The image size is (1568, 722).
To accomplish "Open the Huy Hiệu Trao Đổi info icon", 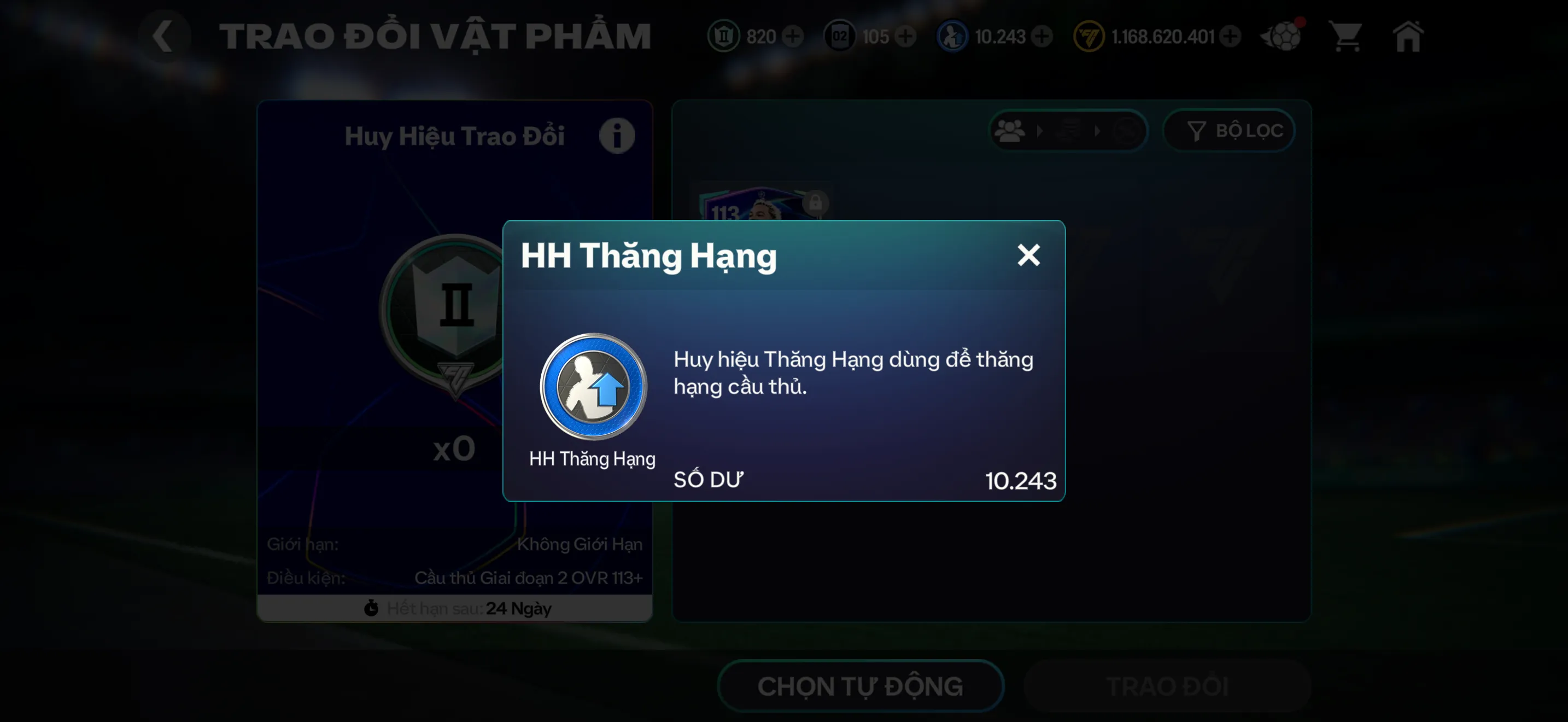I will coord(617,135).
